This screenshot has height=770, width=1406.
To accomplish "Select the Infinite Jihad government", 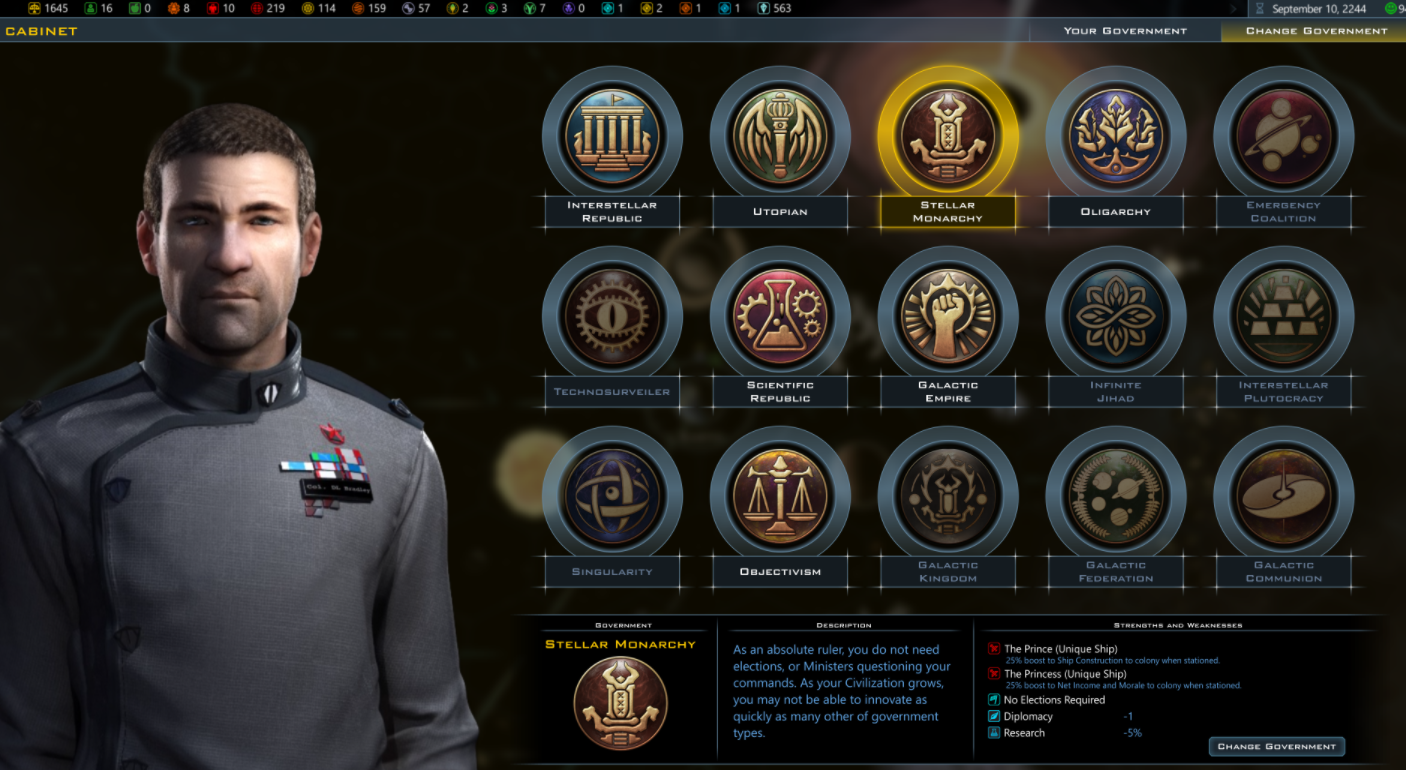I will tap(1116, 316).
